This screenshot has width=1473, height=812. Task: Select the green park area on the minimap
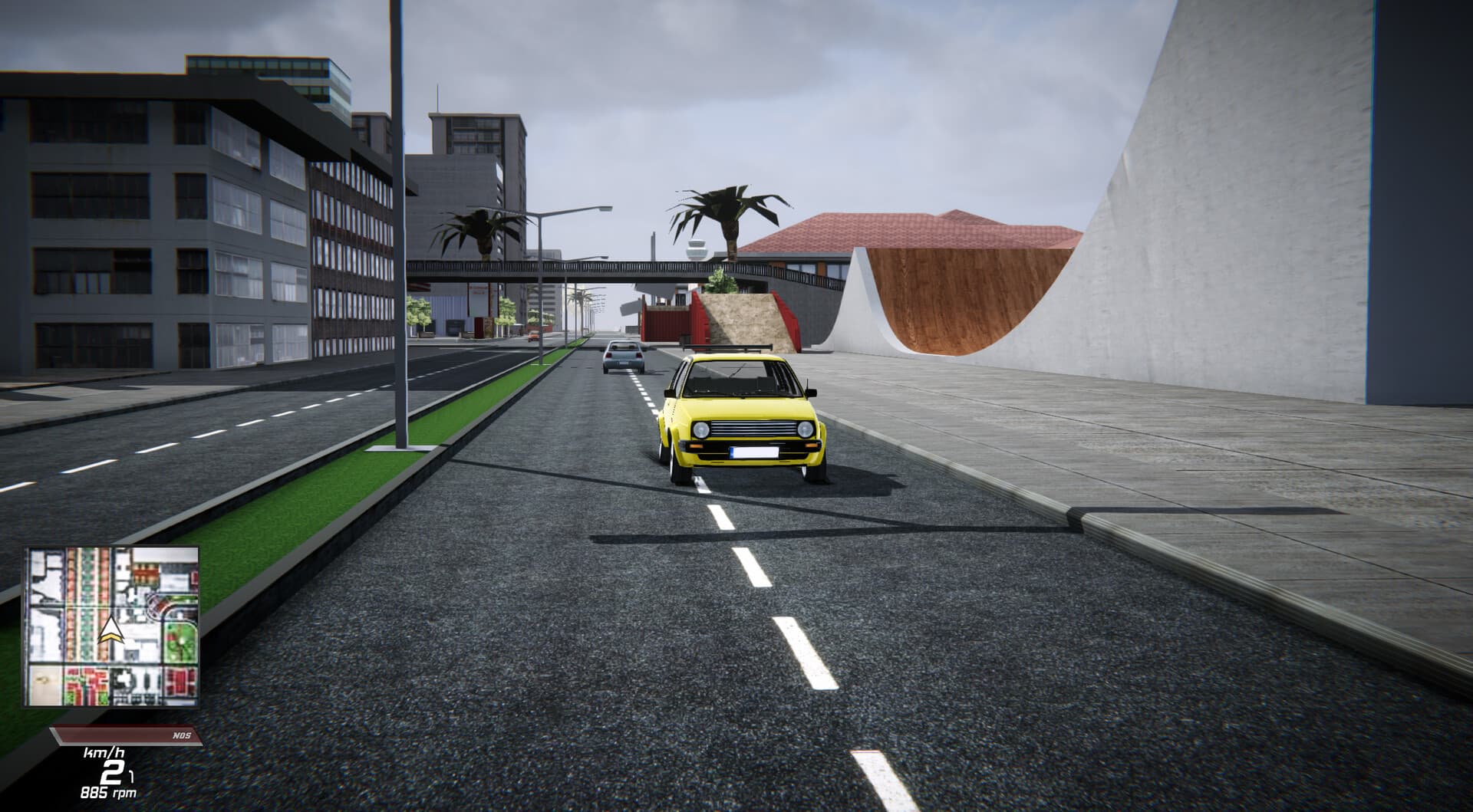pos(178,643)
